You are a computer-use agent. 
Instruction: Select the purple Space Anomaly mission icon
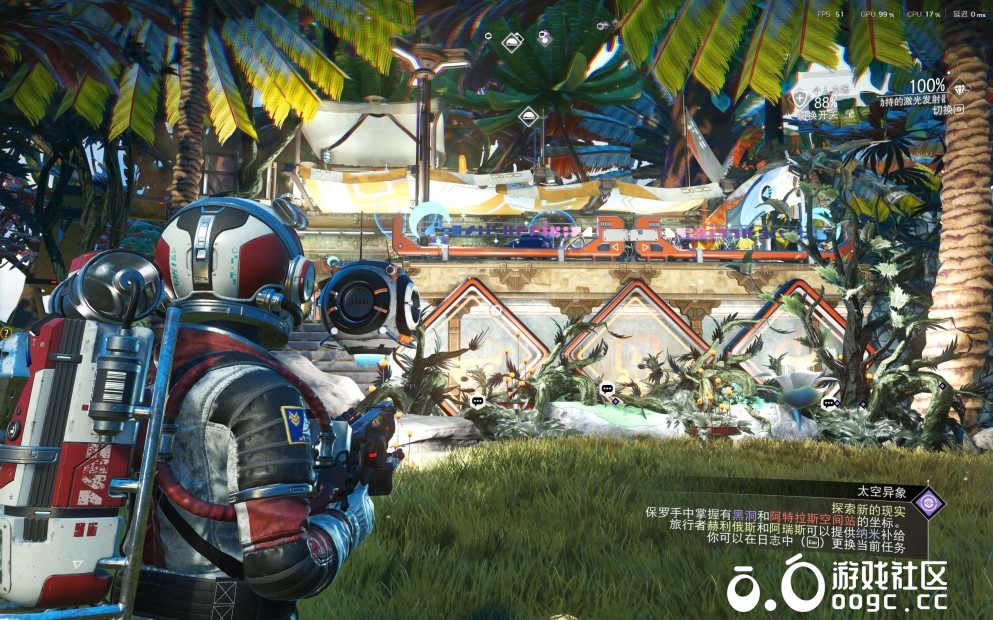(x=929, y=501)
